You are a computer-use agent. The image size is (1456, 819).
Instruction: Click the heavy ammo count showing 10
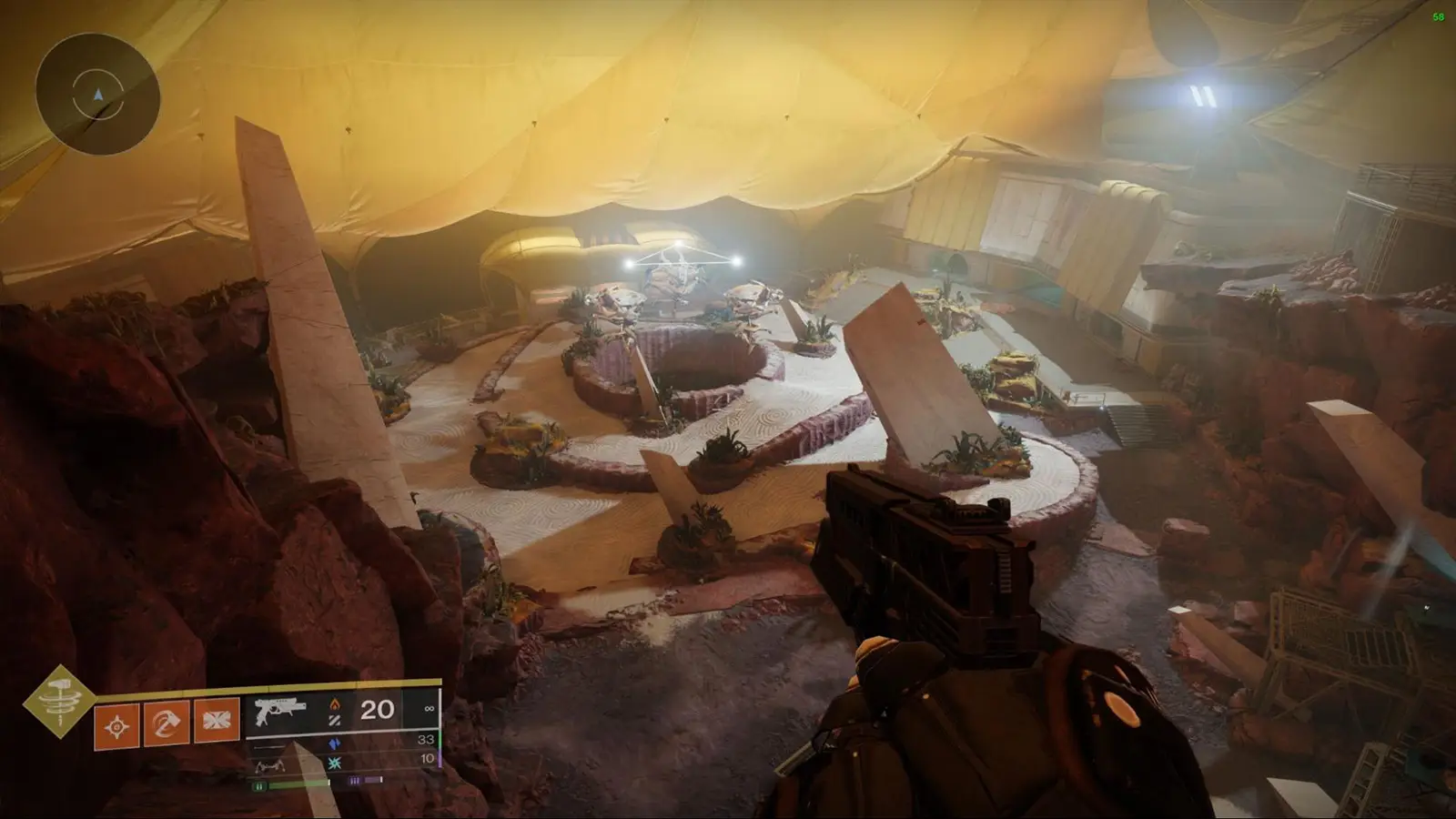pos(427,759)
